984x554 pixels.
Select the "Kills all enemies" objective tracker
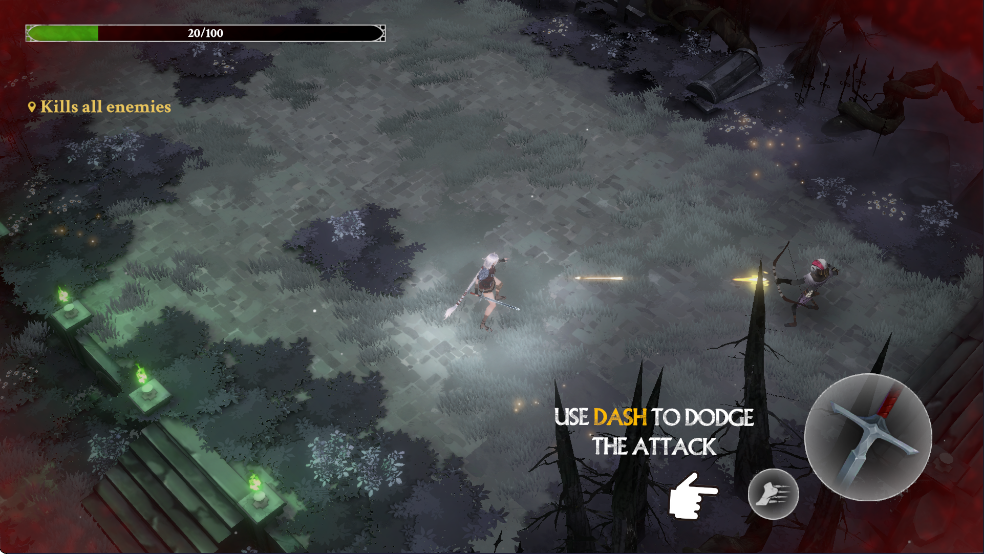coord(100,106)
